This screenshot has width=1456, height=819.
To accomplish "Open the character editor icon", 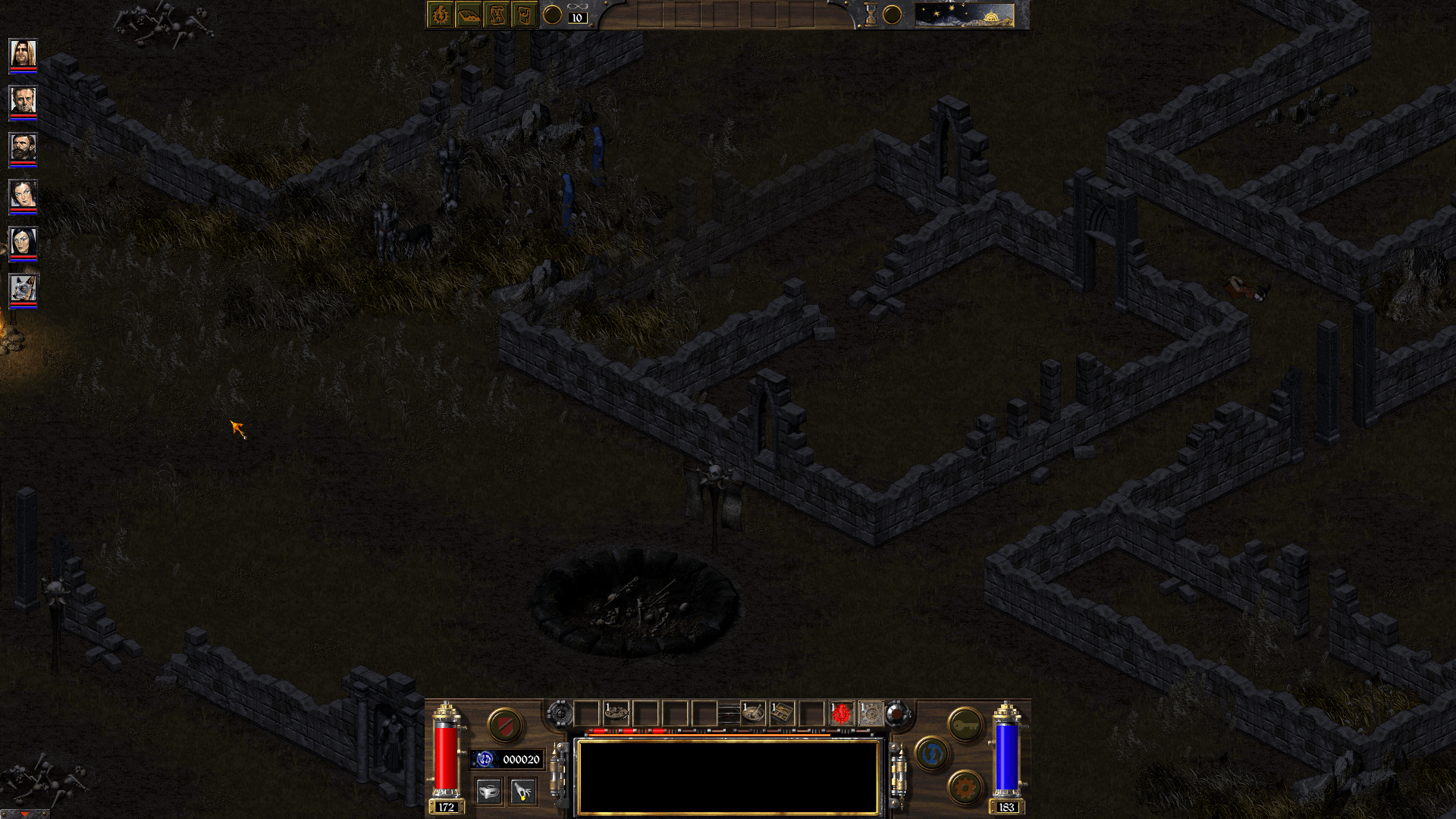I will click(441, 13).
